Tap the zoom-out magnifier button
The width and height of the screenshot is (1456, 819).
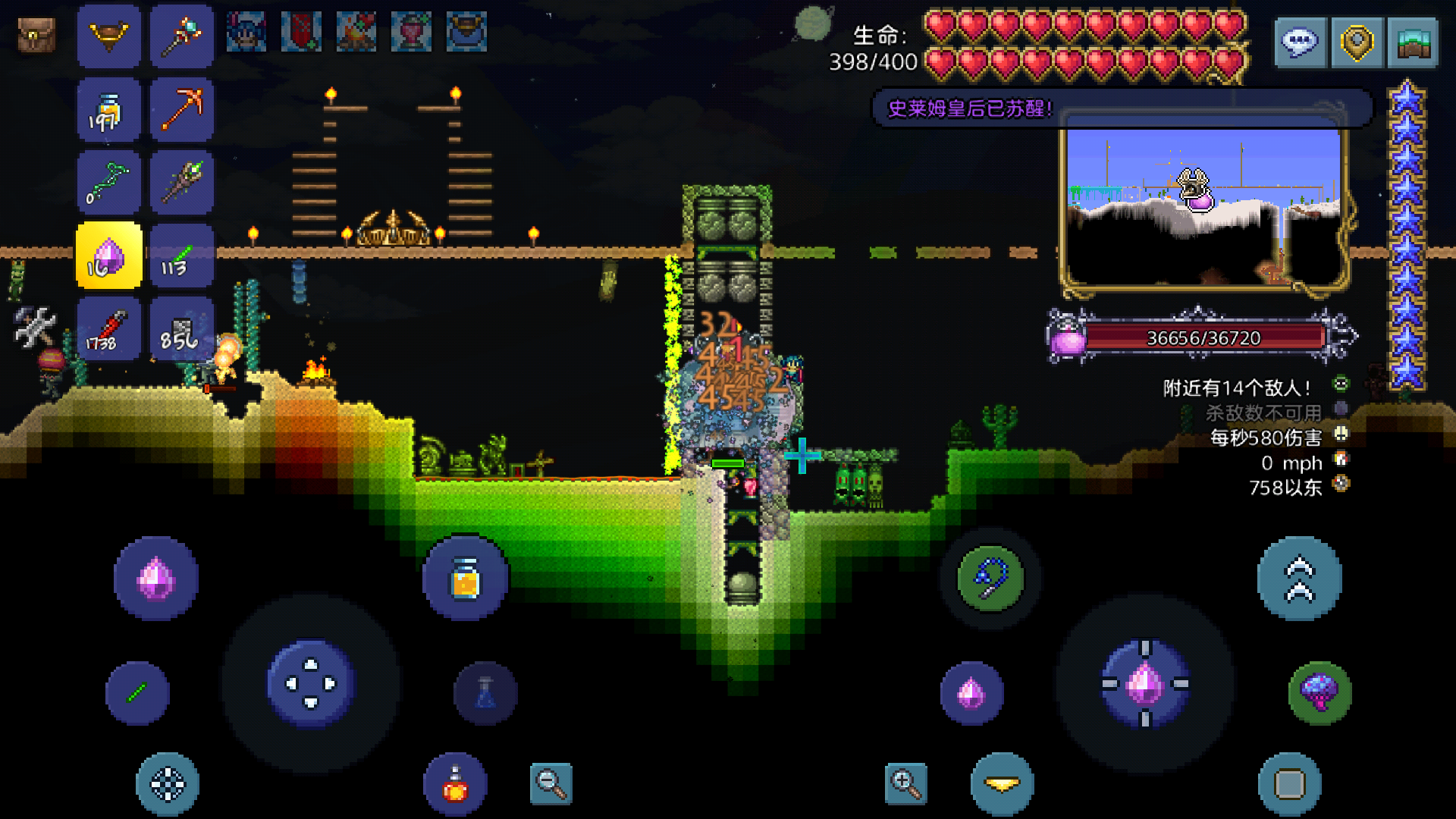pos(551,783)
